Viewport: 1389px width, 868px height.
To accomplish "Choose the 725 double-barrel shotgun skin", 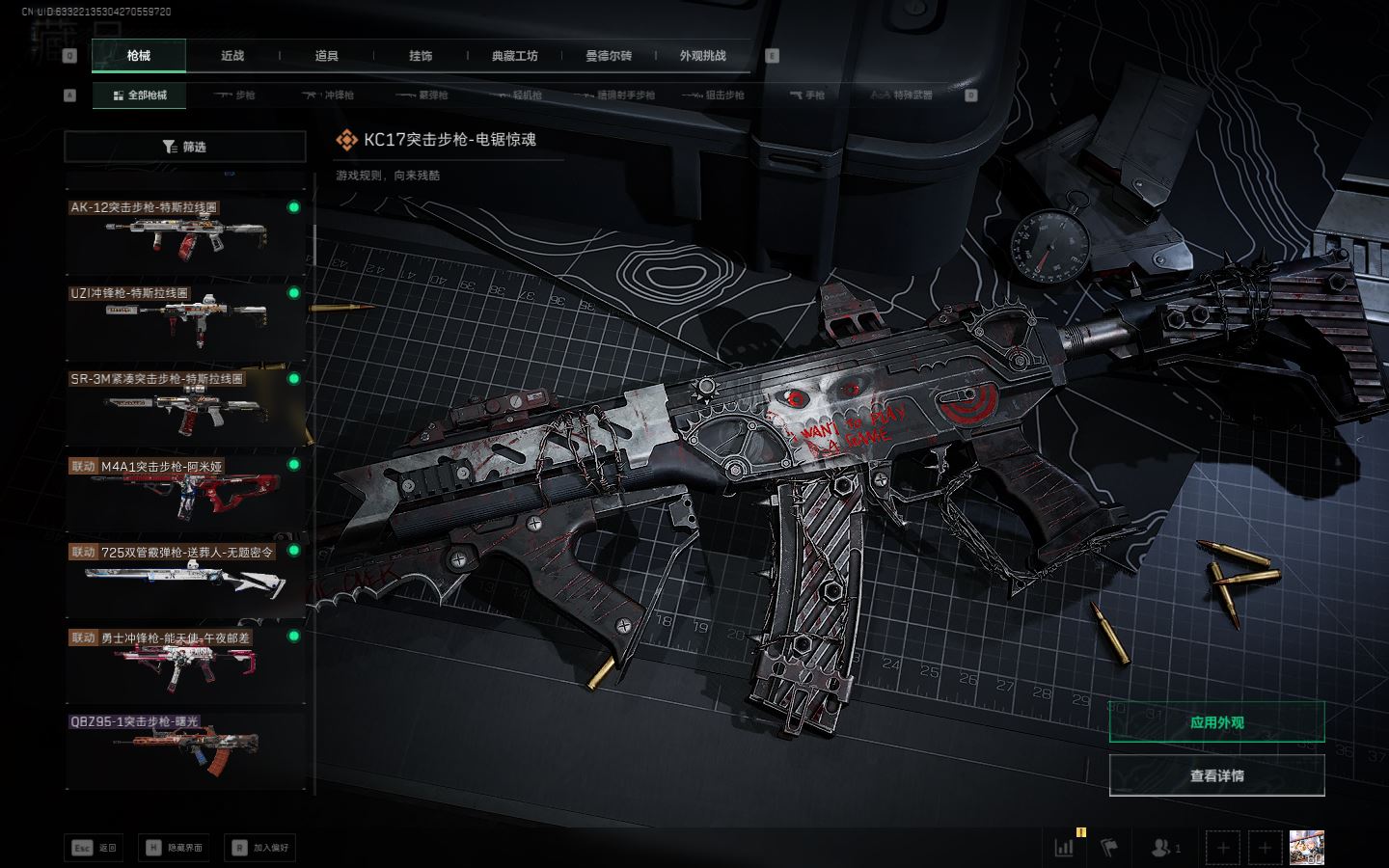I will [184, 579].
